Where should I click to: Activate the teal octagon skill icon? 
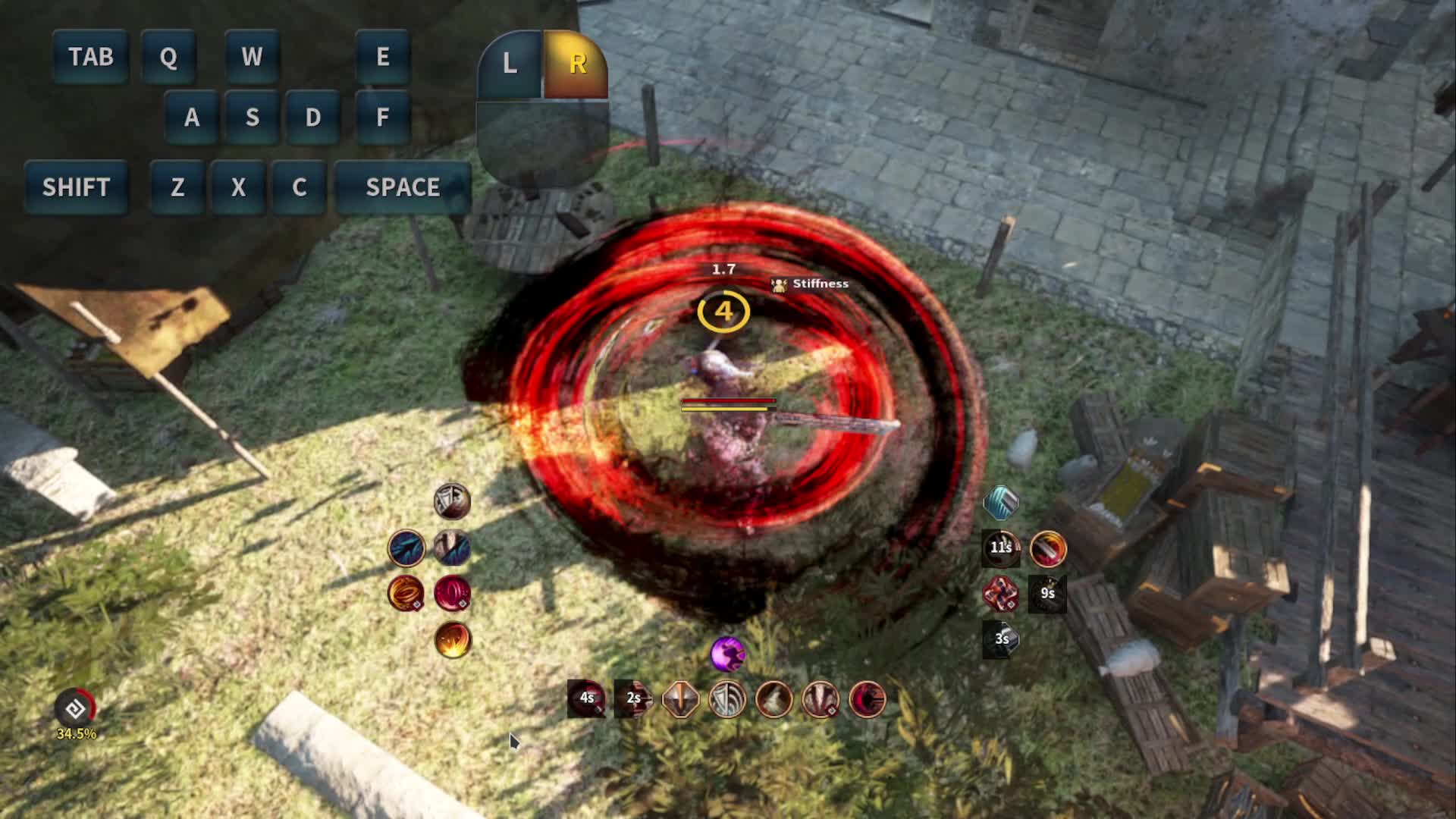[x=1001, y=502]
